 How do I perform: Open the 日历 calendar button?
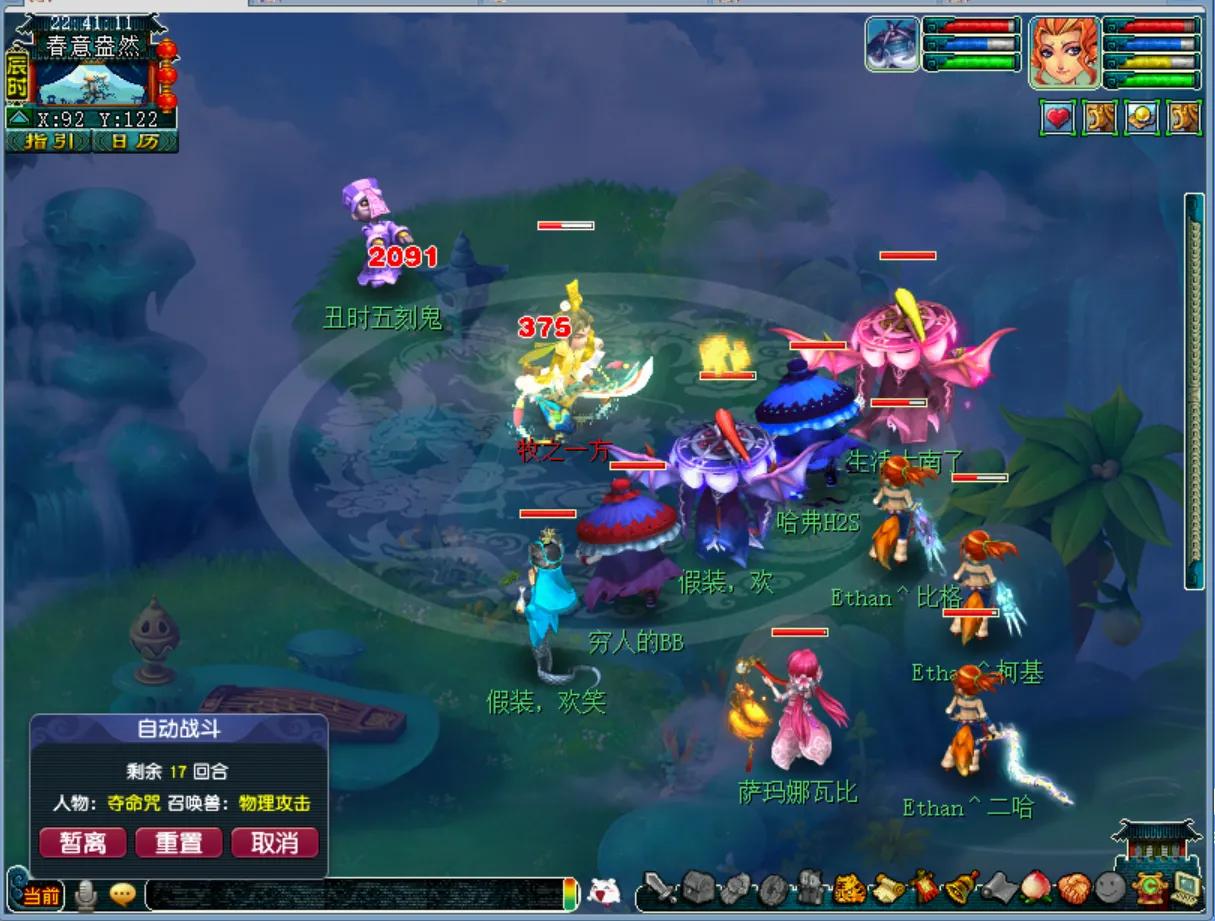tap(134, 141)
